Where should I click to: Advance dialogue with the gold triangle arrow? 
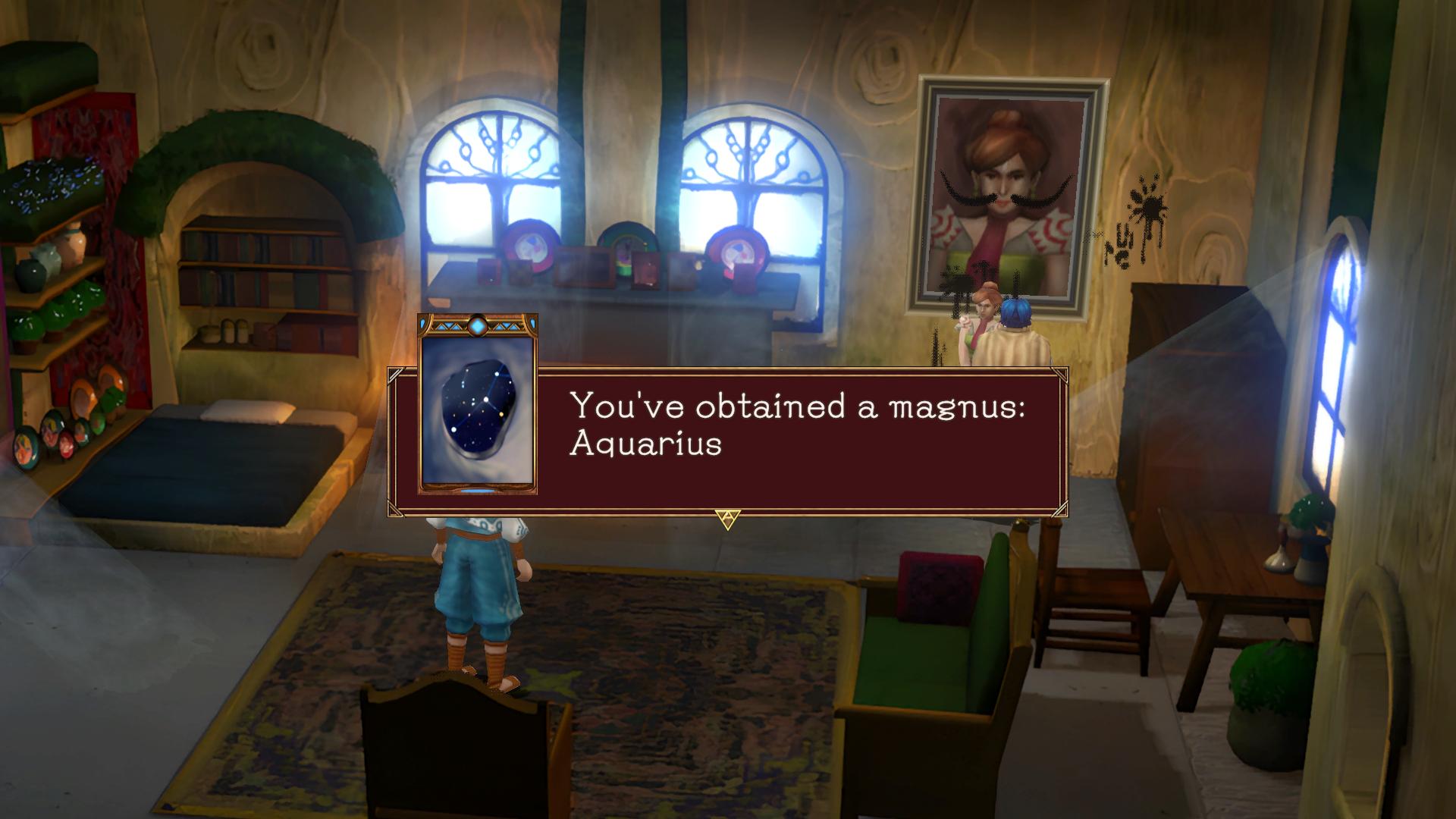point(727,519)
